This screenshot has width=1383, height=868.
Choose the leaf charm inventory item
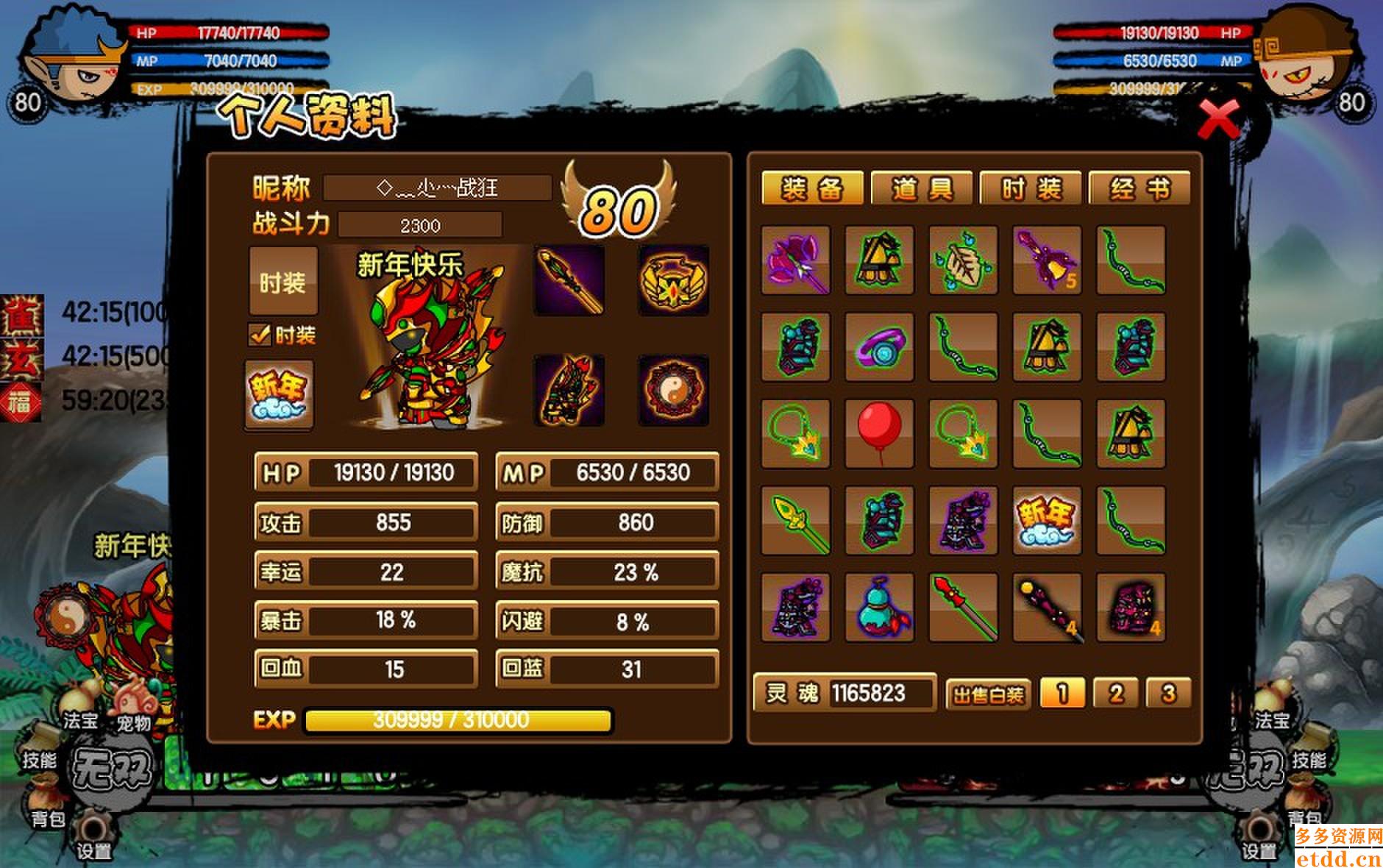(x=963, y=260)
